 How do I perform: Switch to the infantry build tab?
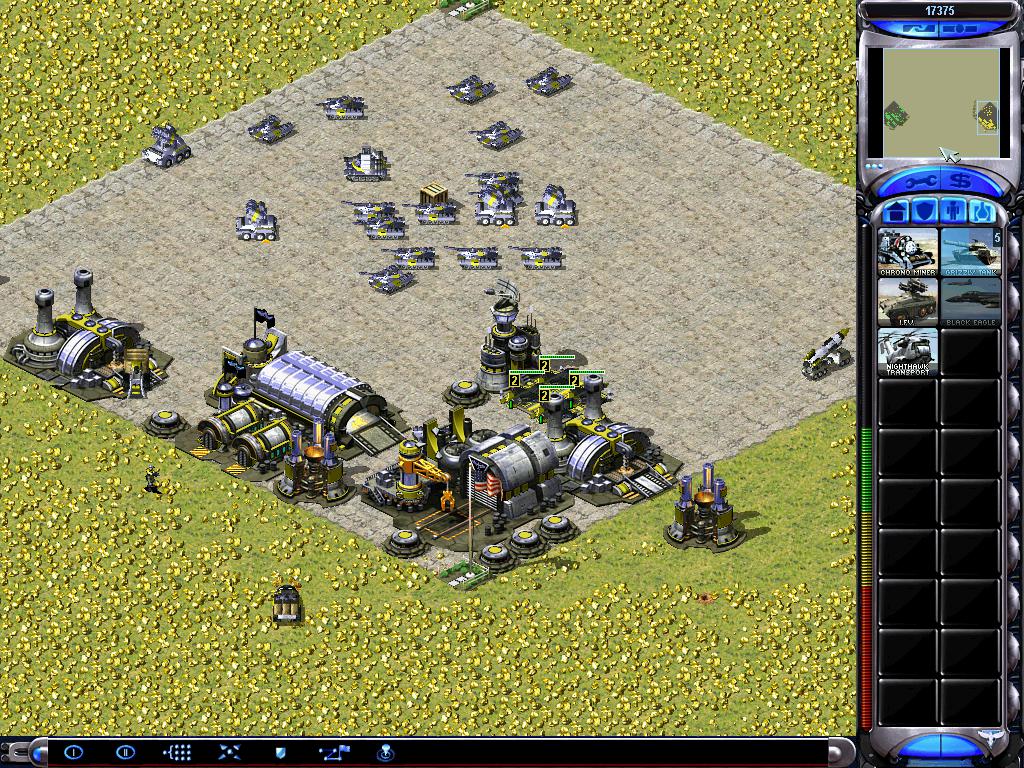click(x=952, y=212)
